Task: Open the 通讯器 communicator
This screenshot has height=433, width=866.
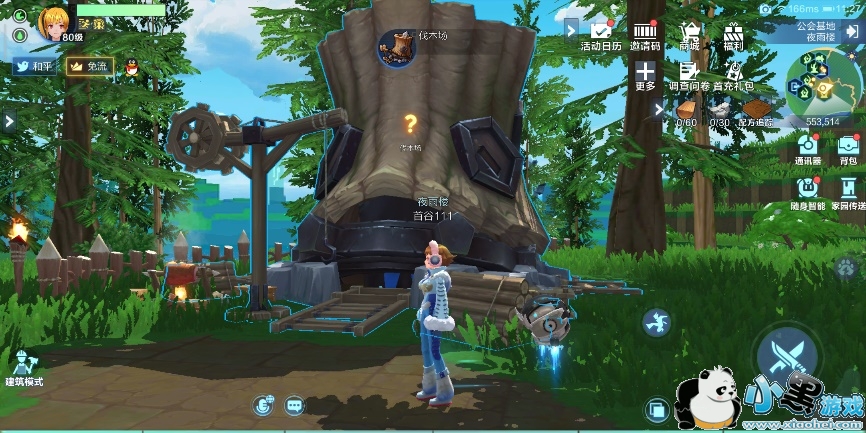Action: coord(807,148)
